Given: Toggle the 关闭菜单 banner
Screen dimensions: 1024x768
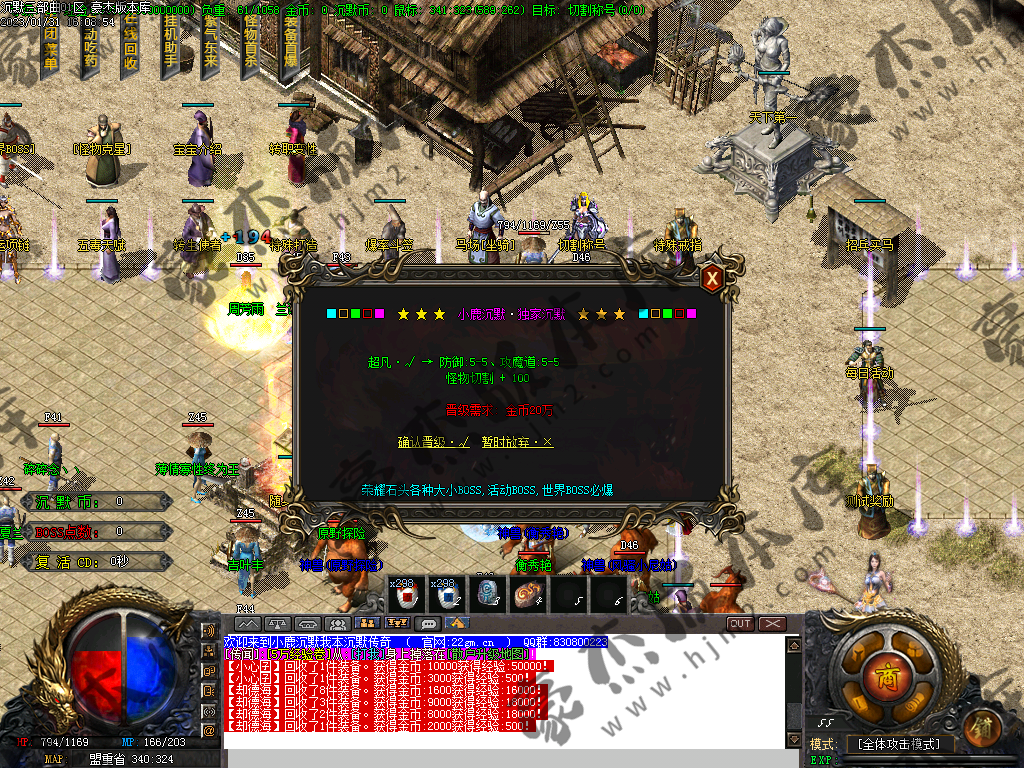Looking at the screenshot, I should point(50,45).
